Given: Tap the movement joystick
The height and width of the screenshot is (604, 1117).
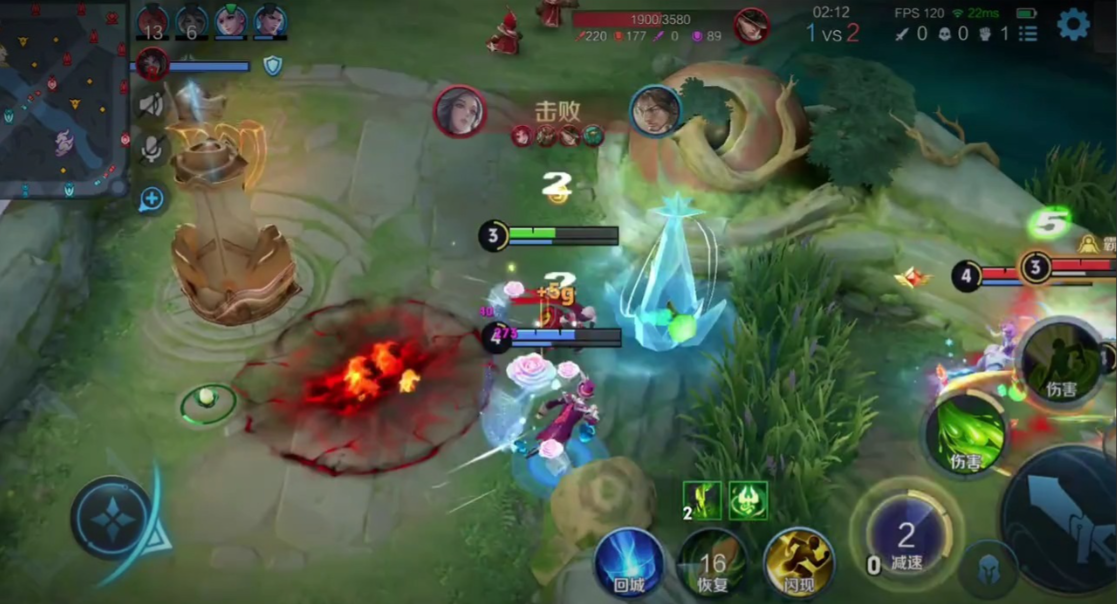Looking at the screenshot, I should [113, 518].
